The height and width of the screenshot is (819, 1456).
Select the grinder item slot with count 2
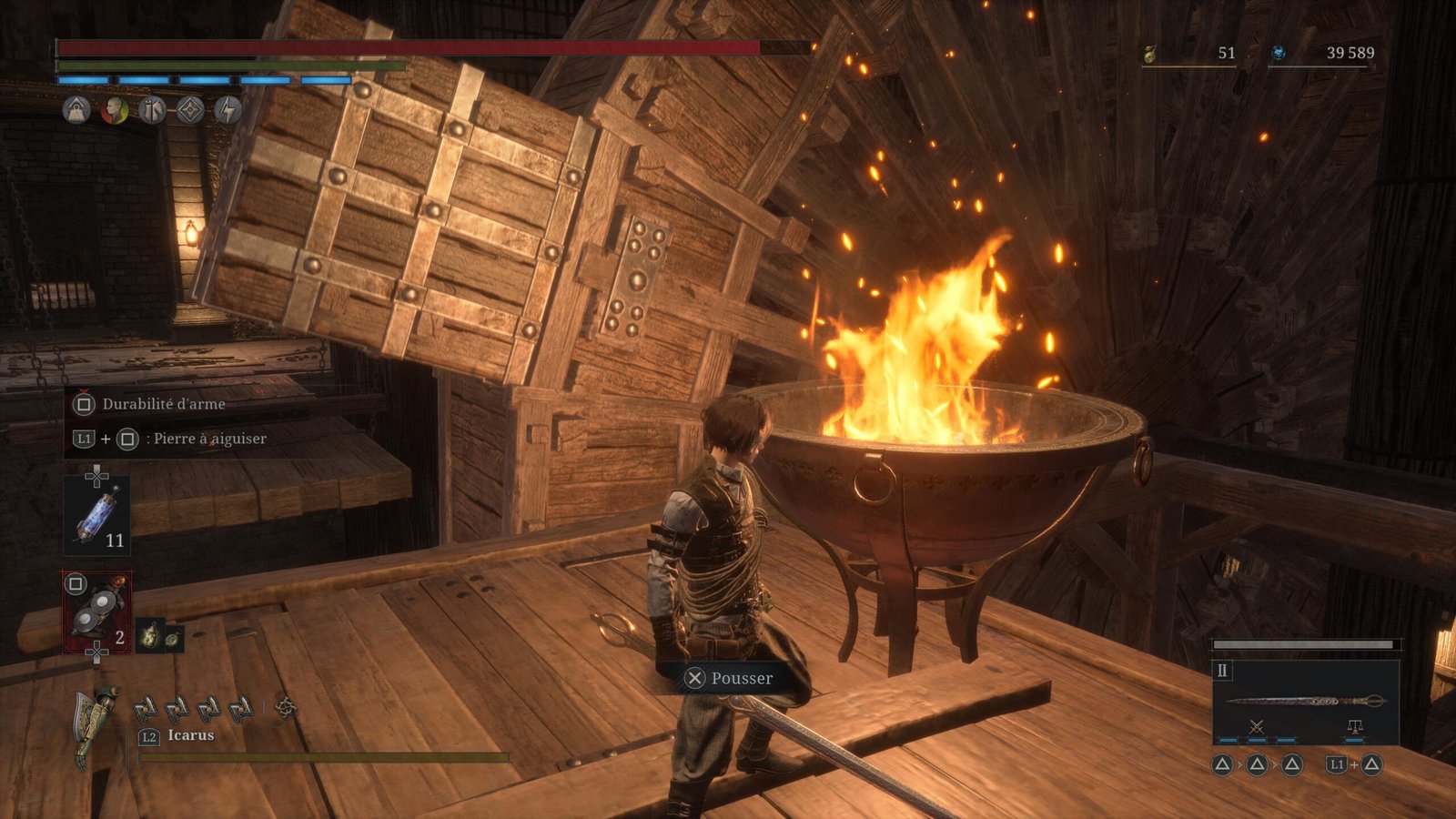click(96, 611)
